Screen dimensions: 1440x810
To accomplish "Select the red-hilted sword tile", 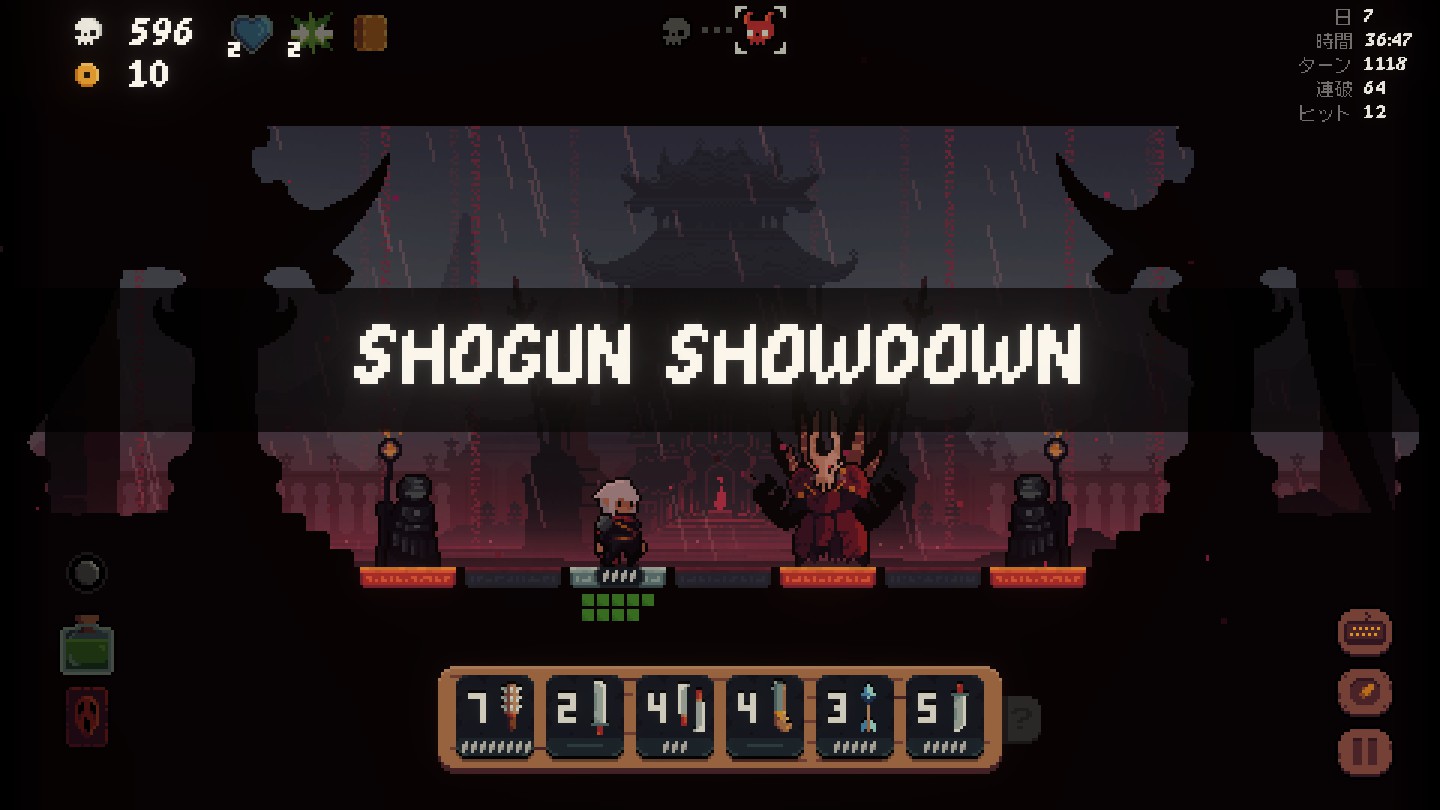I will click(945, 716).
